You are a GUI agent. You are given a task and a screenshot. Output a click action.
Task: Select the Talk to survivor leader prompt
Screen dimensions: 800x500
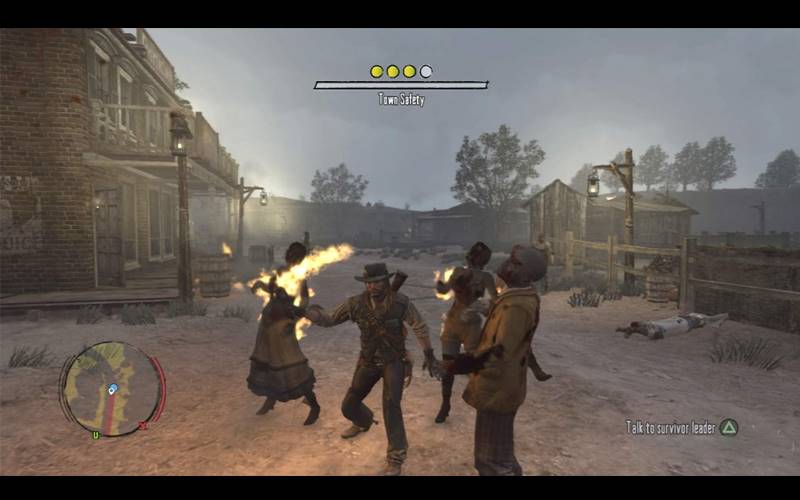coord(681,427)
